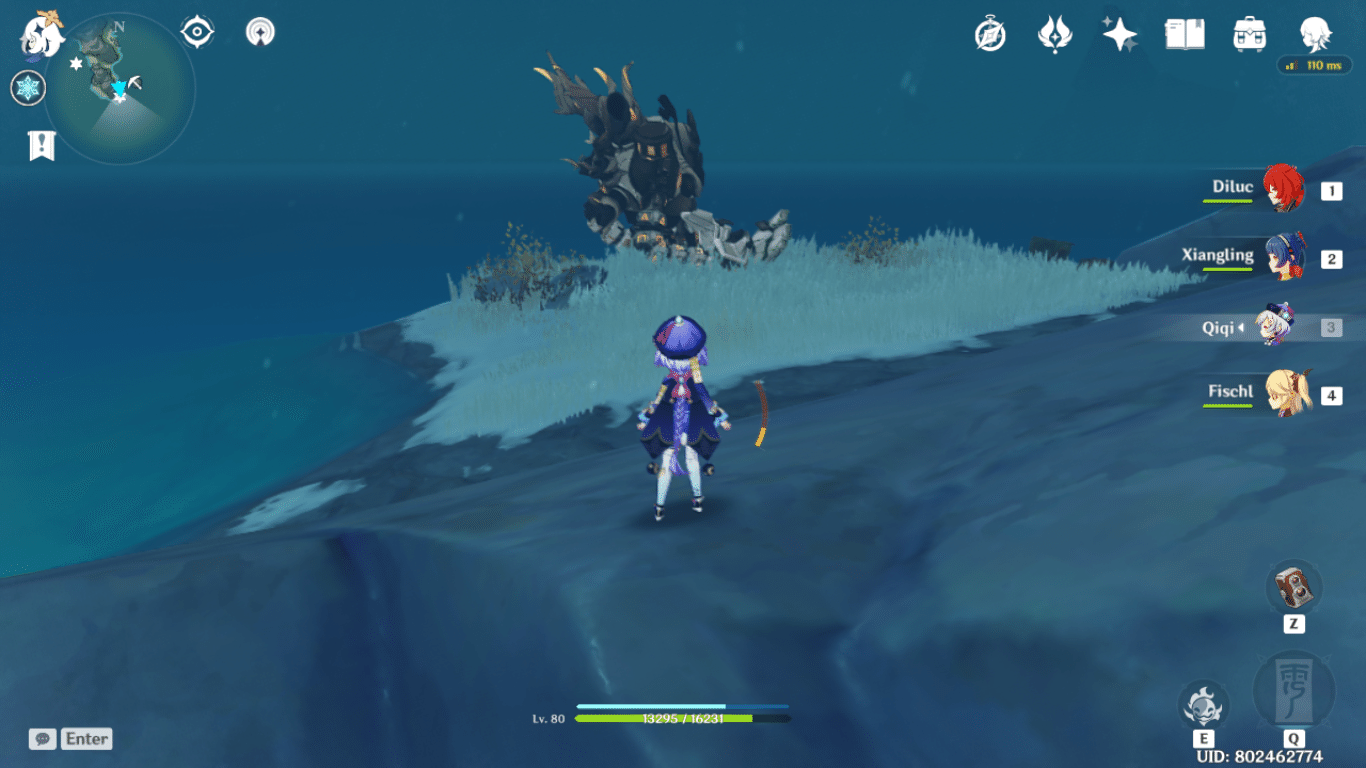Click the Sheer Cold snowflake indicator

28,88
